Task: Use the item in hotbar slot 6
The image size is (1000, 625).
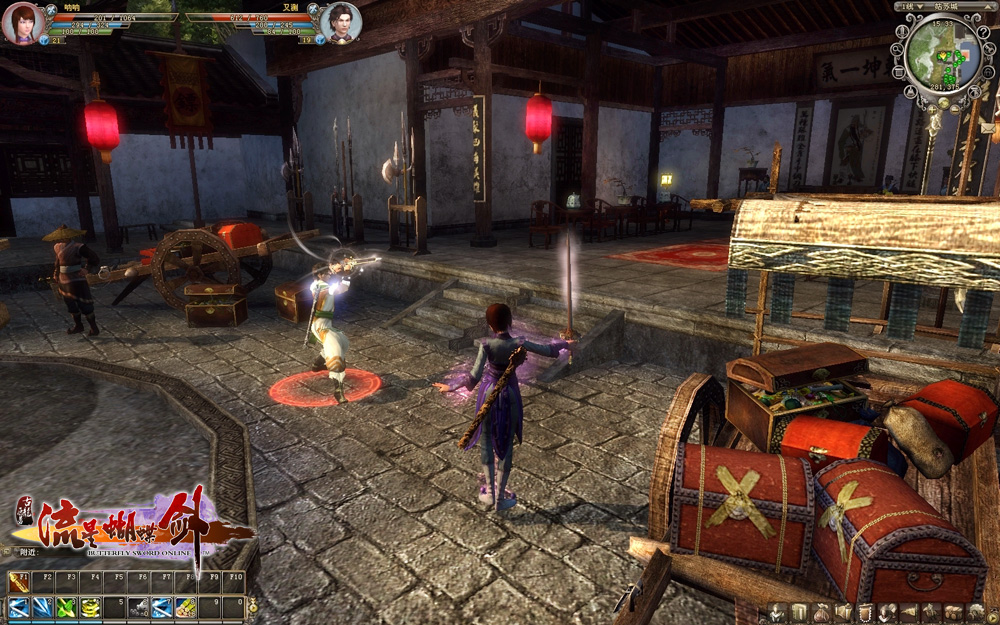Action: tap(138, 606)
